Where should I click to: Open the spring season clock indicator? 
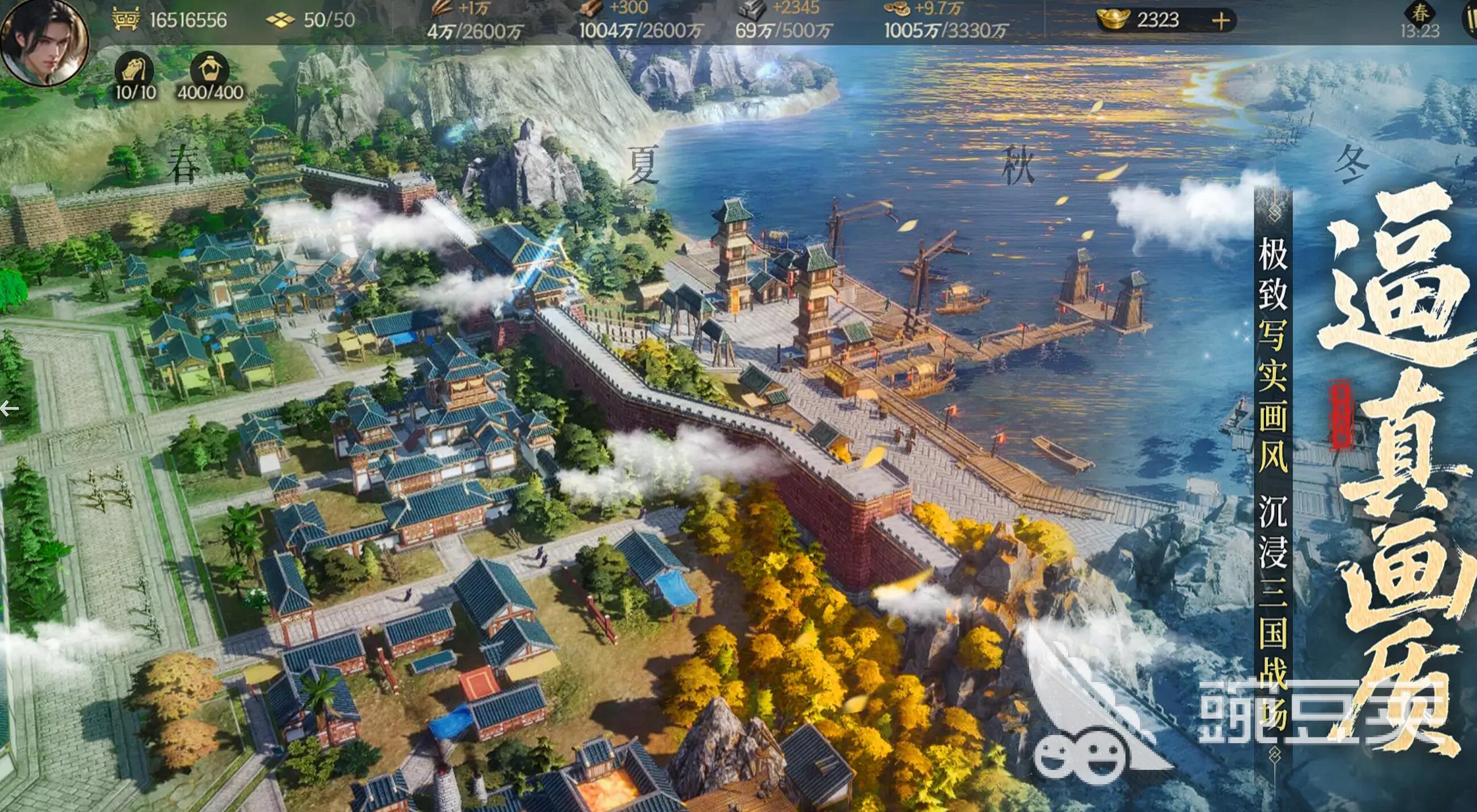coord(1419,20)
